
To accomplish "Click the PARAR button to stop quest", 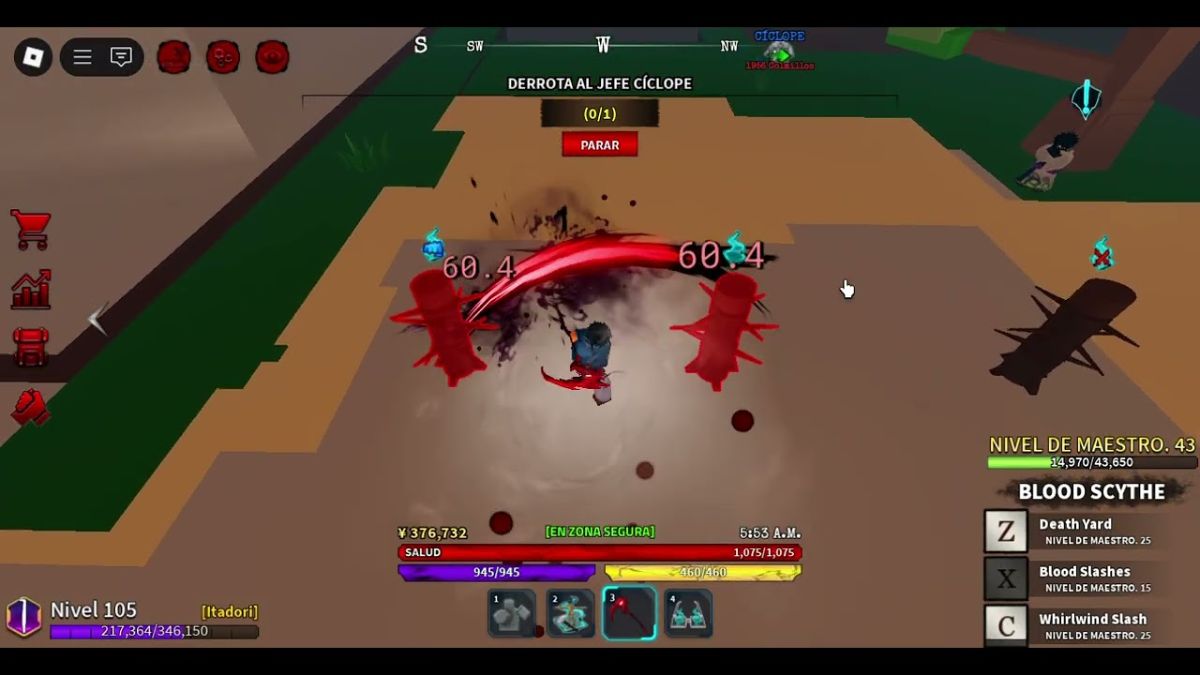I will (600, 145).
